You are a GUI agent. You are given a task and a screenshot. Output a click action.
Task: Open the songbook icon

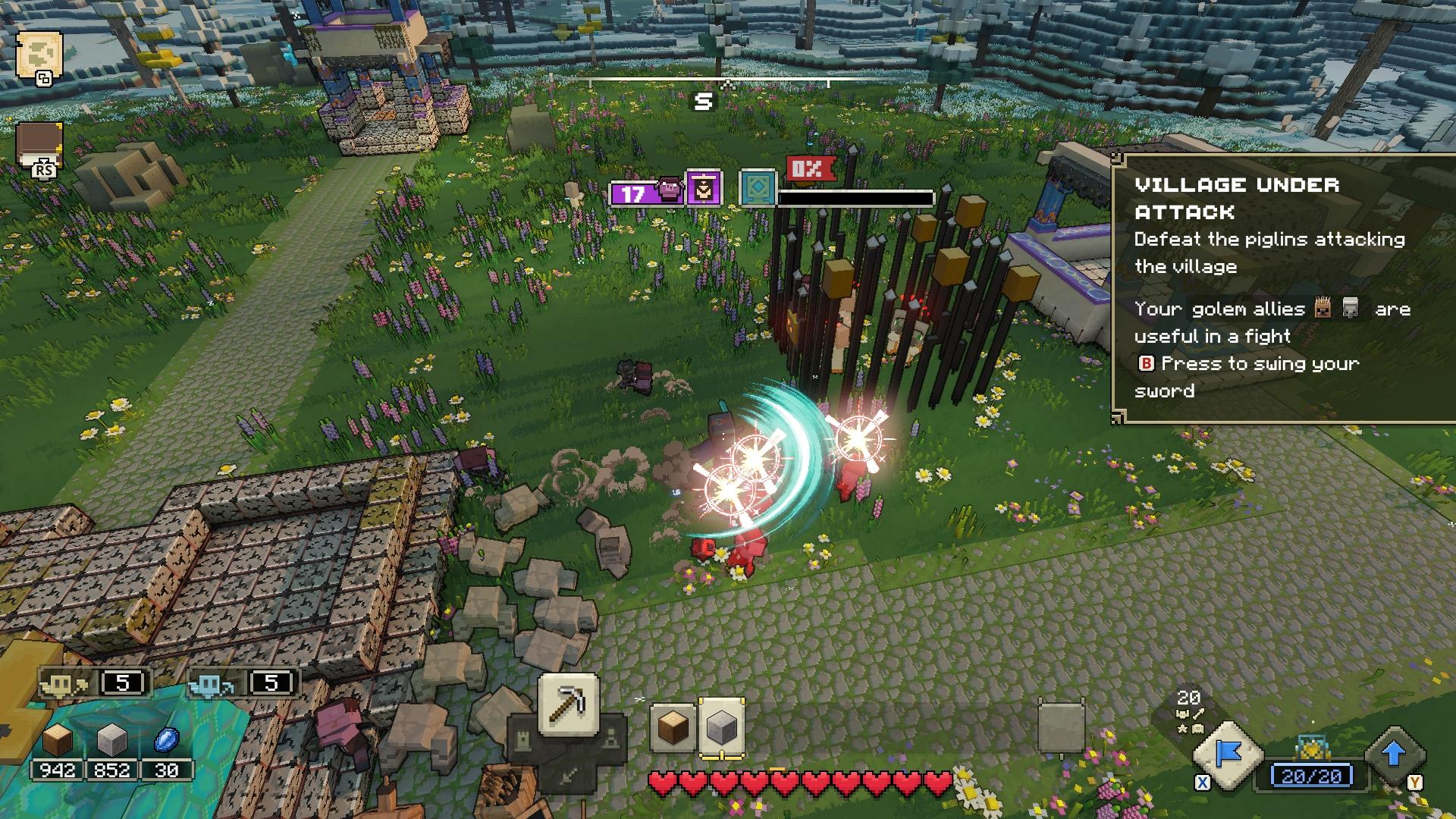click(39, 146)
